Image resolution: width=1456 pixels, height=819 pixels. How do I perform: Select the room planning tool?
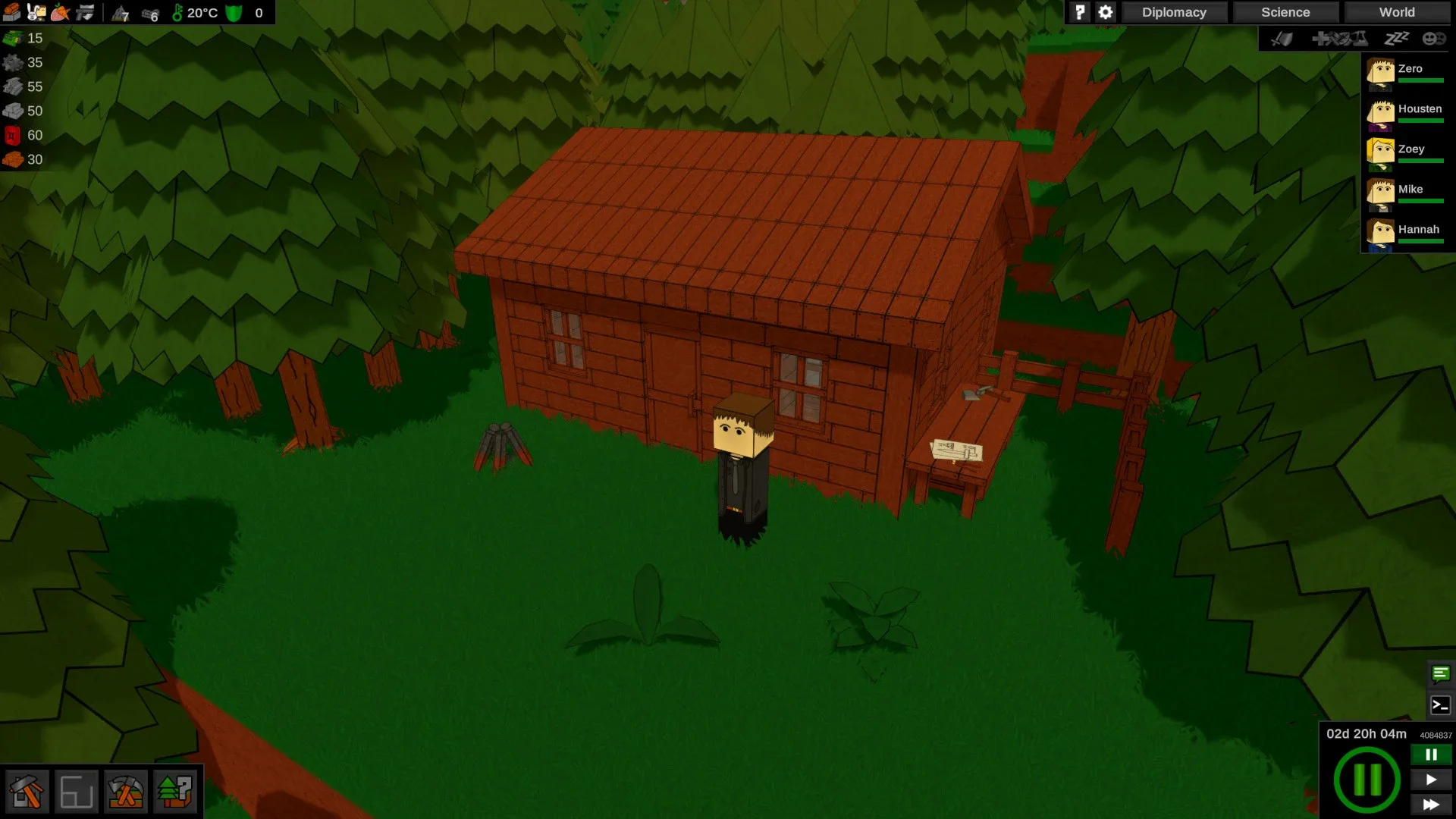[77, 791]
